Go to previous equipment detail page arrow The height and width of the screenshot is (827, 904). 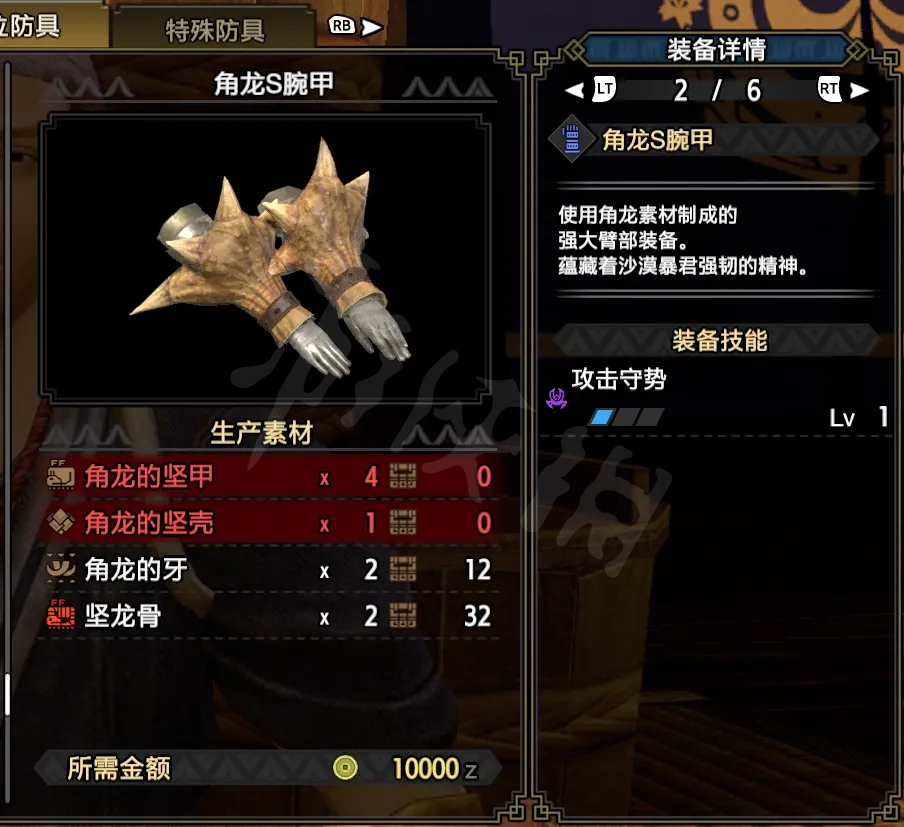click(x=574, y=91)
